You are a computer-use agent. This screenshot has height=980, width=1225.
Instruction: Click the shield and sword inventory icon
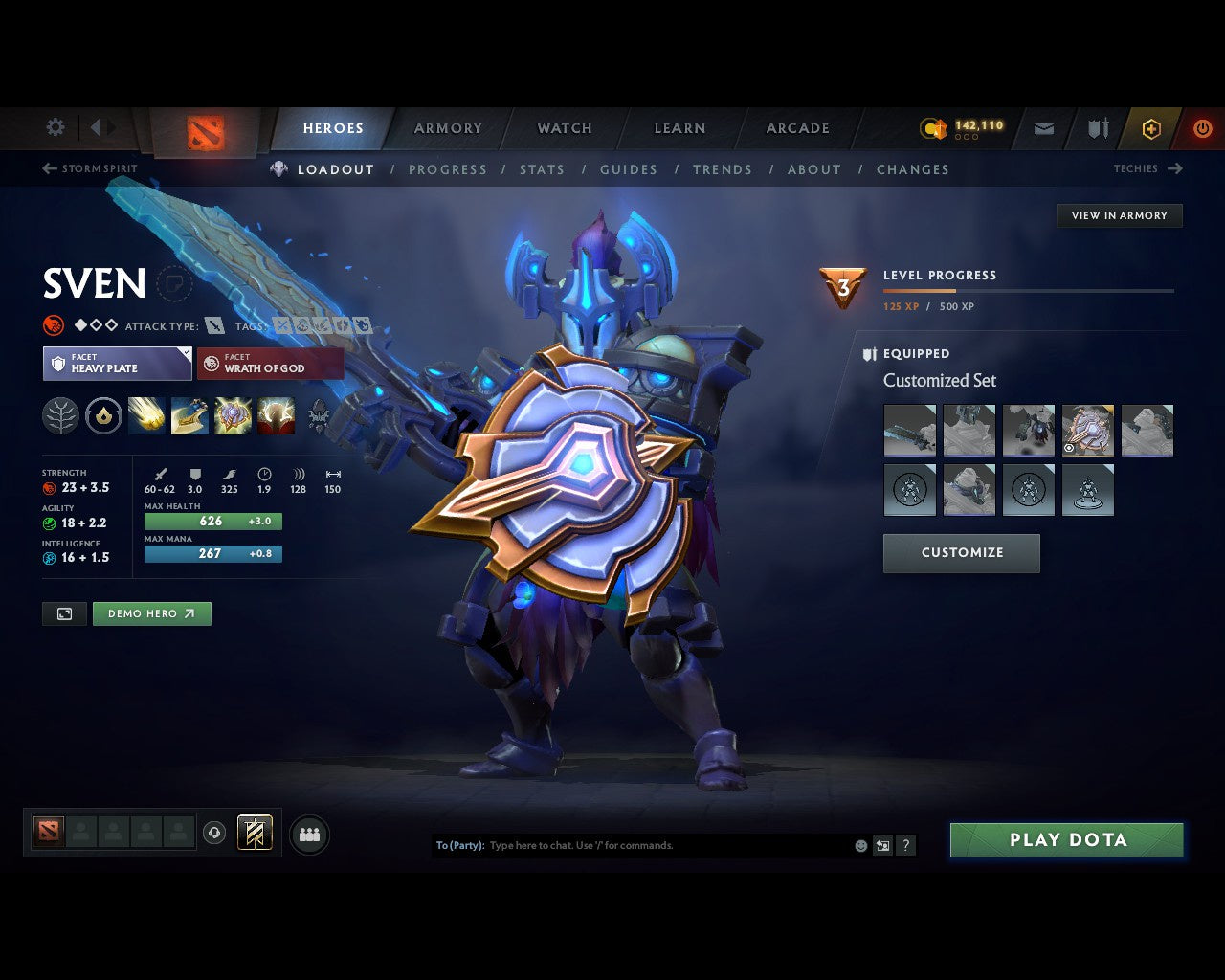pos(1097,128)
